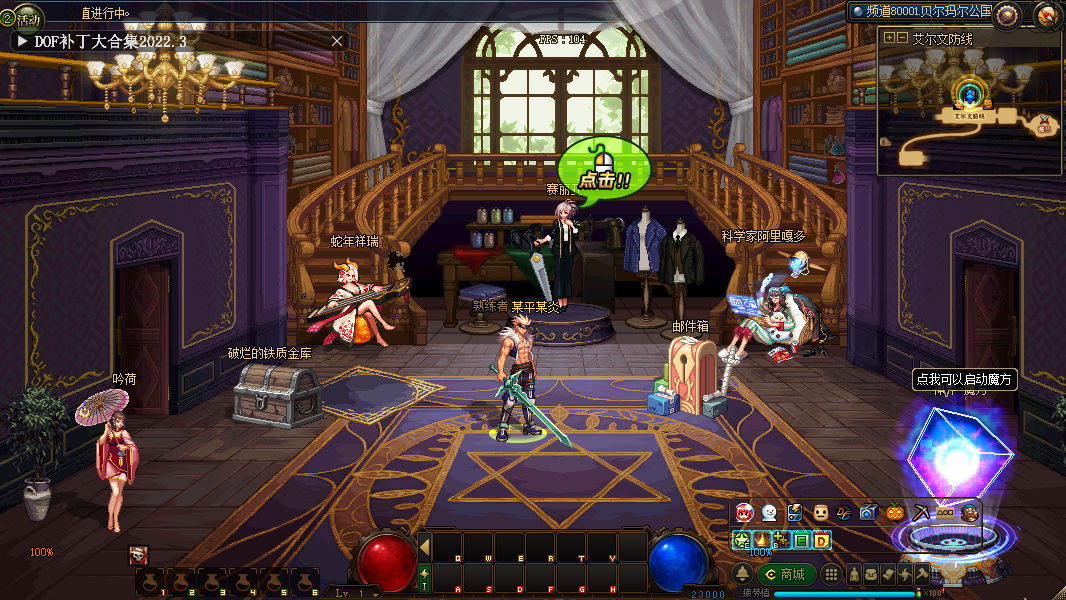Open the grid menu button

pos(831,574)
